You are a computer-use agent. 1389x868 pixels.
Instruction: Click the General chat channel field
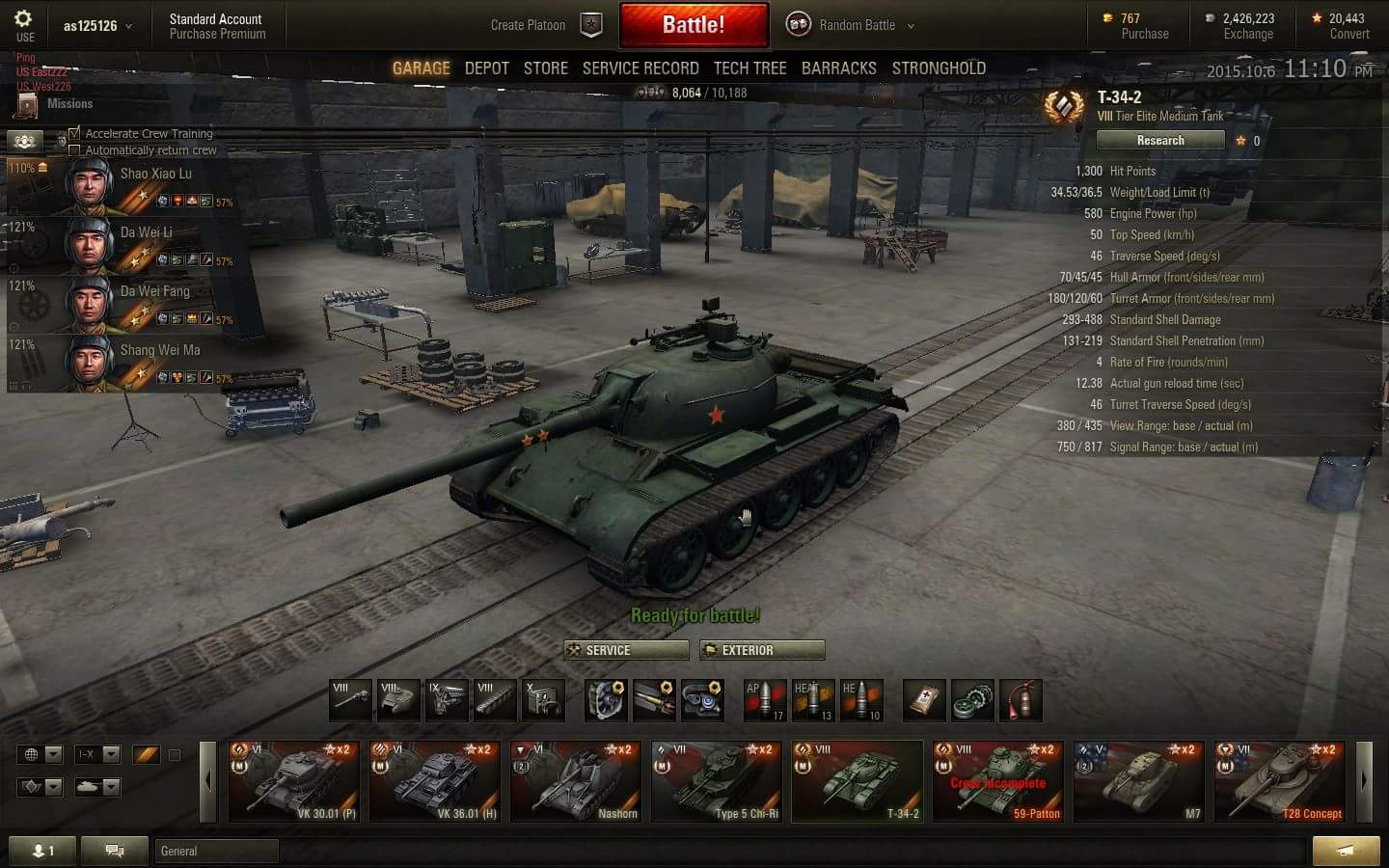tap(216, 851)
